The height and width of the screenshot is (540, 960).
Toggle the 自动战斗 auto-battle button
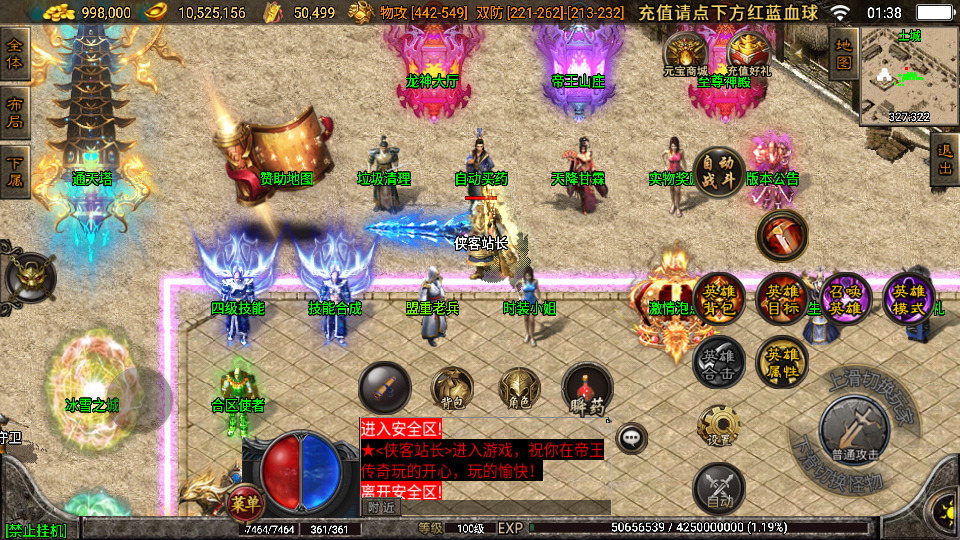(x=719, y=171)
